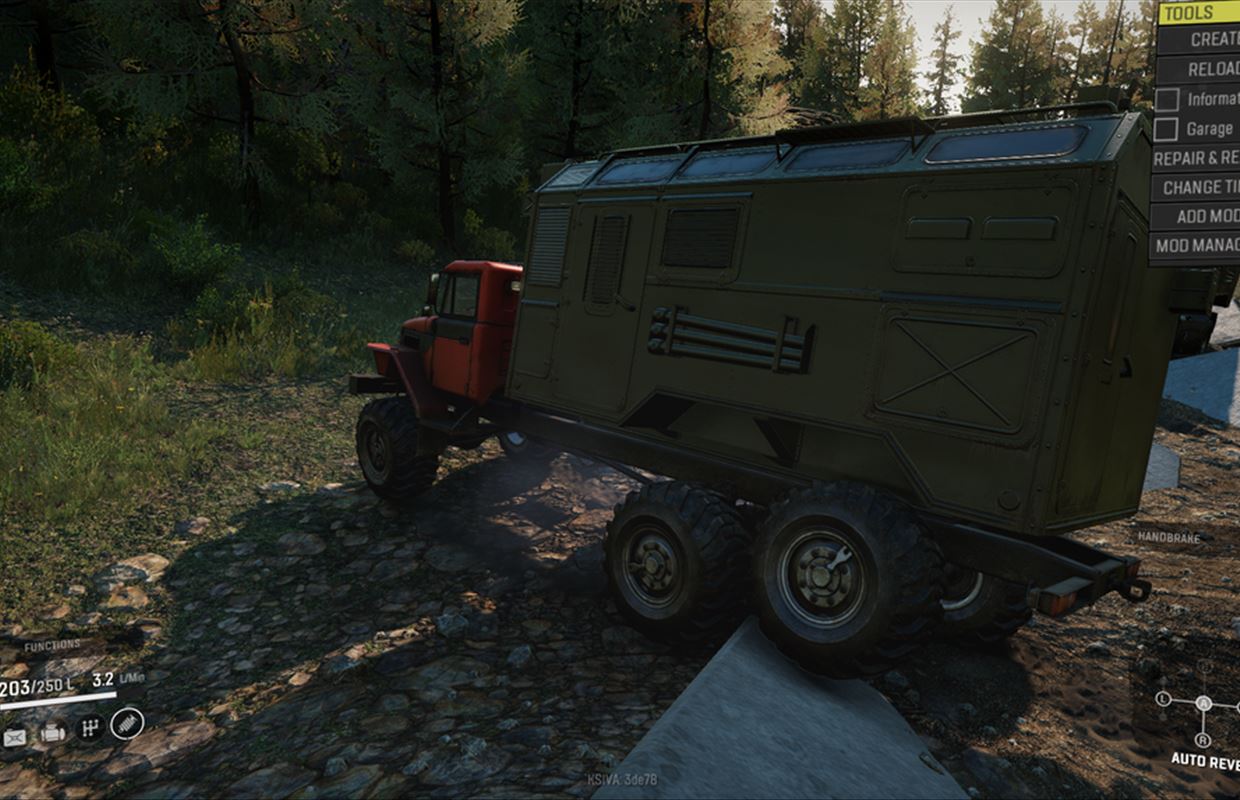Viewport: 1240px width, 800px height.
Task: Choose the ADD MOD menu entry
Action: [1196, 216]
